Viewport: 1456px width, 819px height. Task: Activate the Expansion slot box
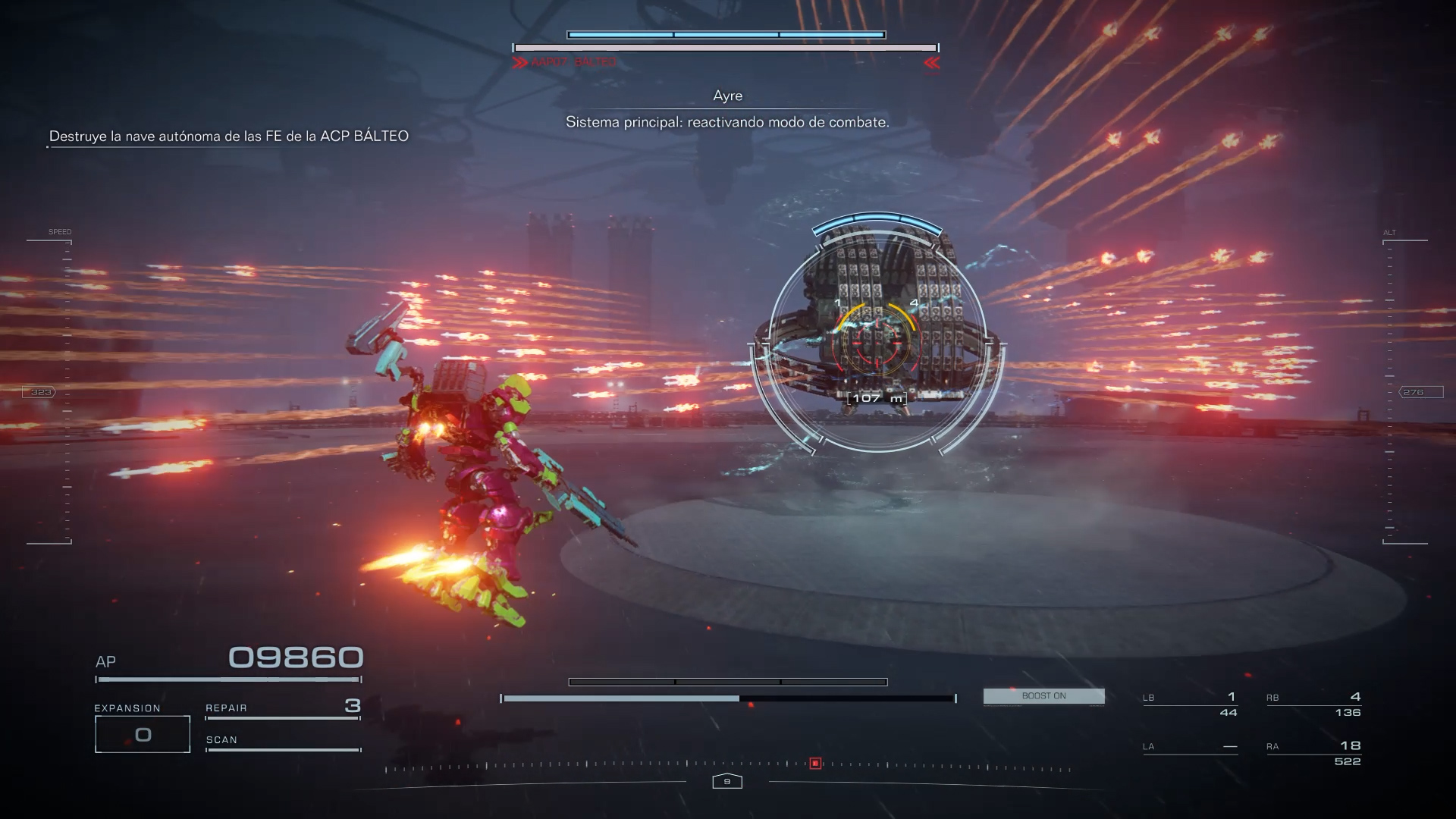(x=143, y=734)
